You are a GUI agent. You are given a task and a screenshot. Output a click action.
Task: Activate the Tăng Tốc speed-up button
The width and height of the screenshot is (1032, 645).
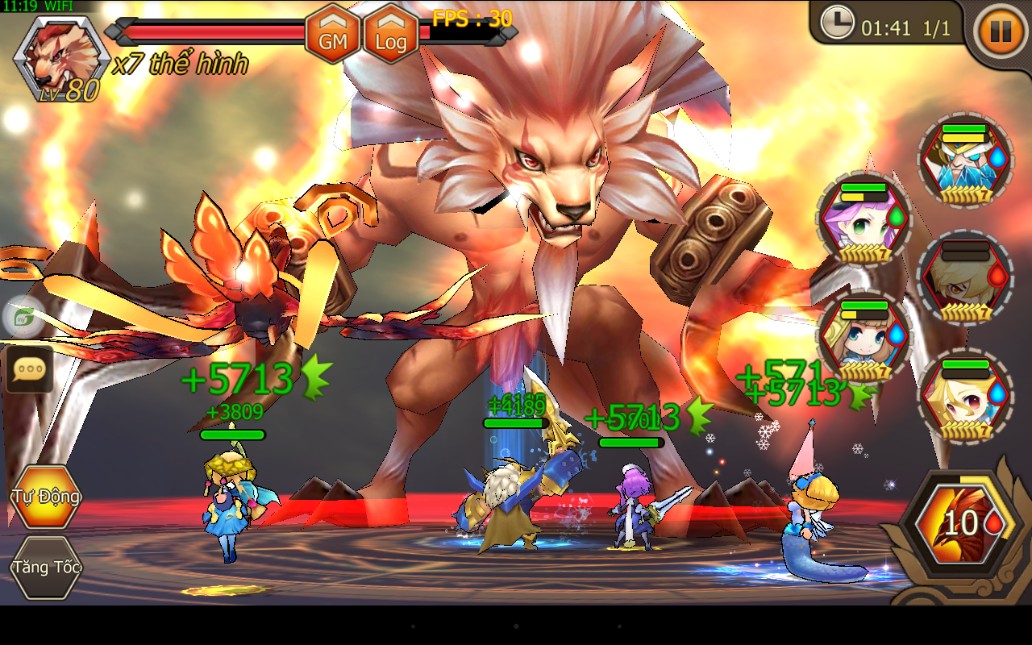point(45,567)
